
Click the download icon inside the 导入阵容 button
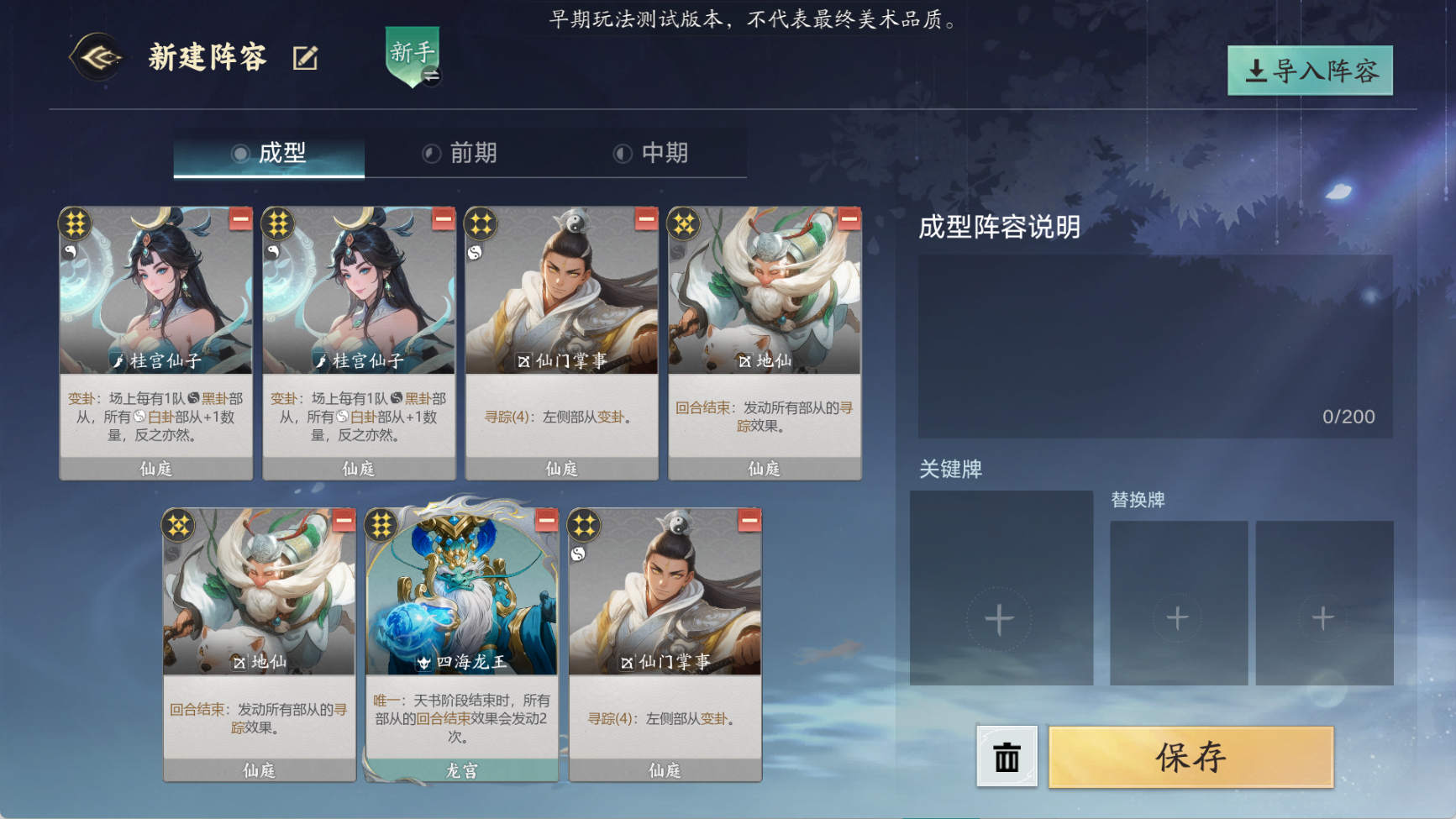click(1256, 72)
